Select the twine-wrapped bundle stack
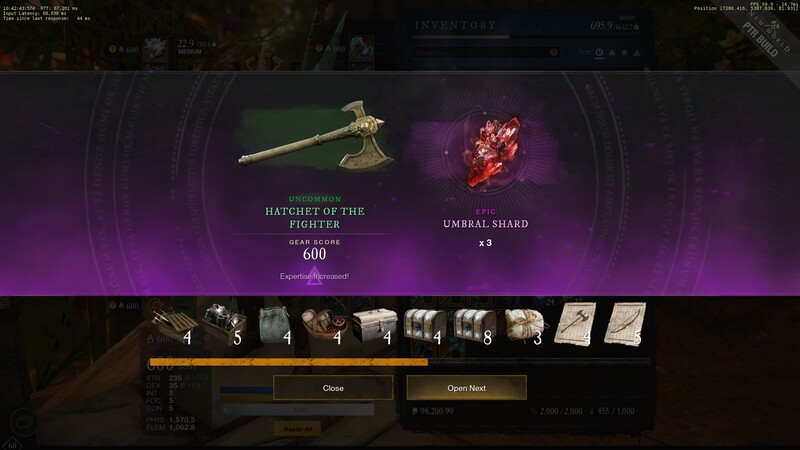Viewport: 800px width, 450px height. 526,325
